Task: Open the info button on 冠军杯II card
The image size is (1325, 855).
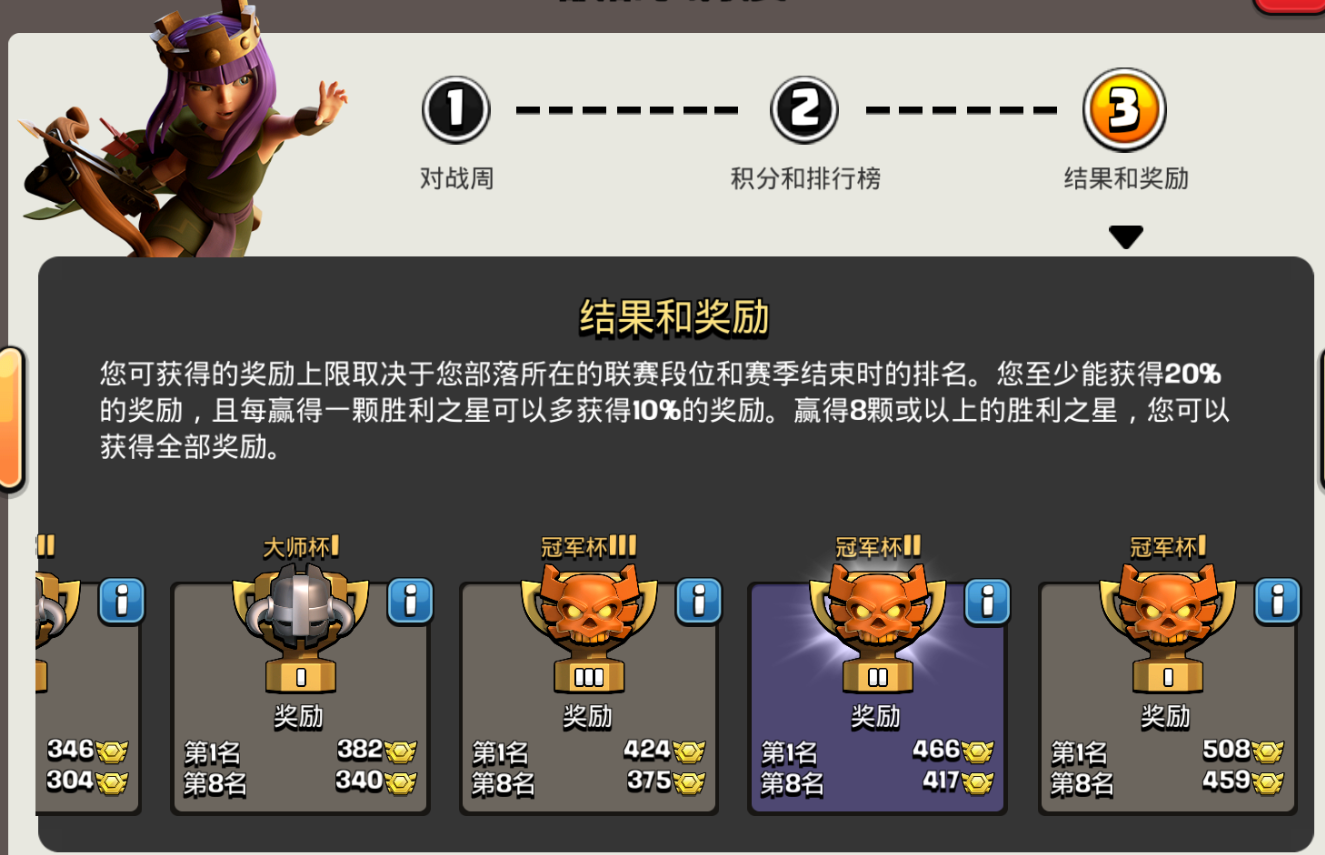Action: pos(988,602)
